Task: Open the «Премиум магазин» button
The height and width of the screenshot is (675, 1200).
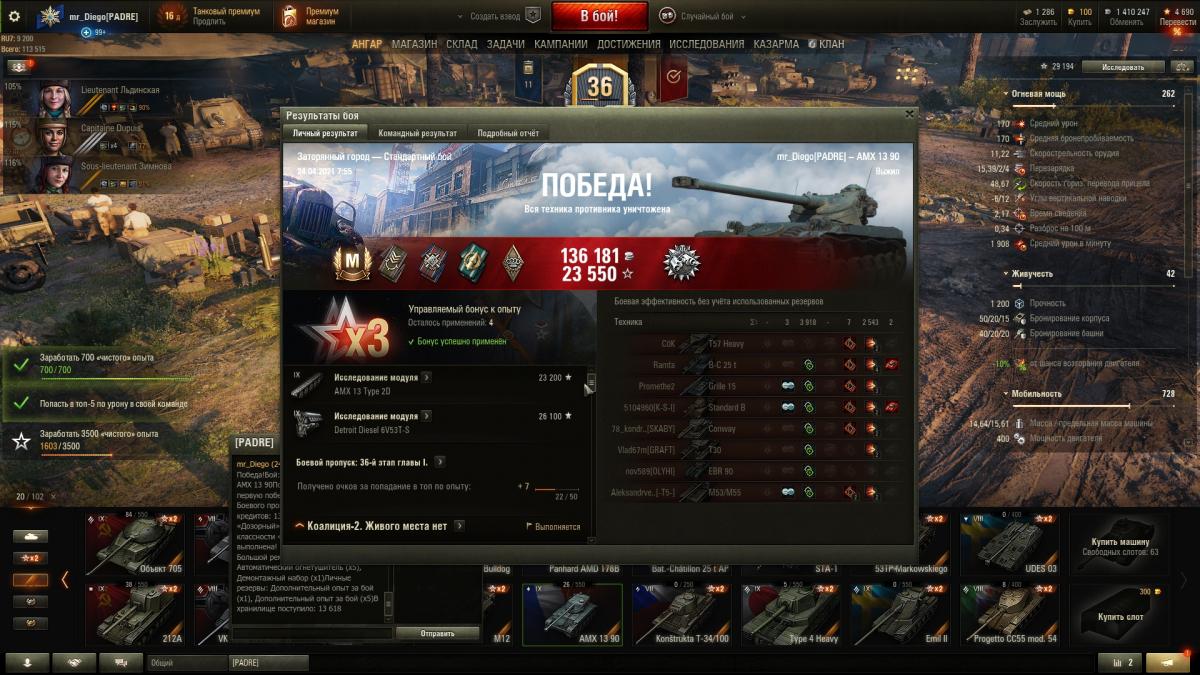Action: [310, 16]
